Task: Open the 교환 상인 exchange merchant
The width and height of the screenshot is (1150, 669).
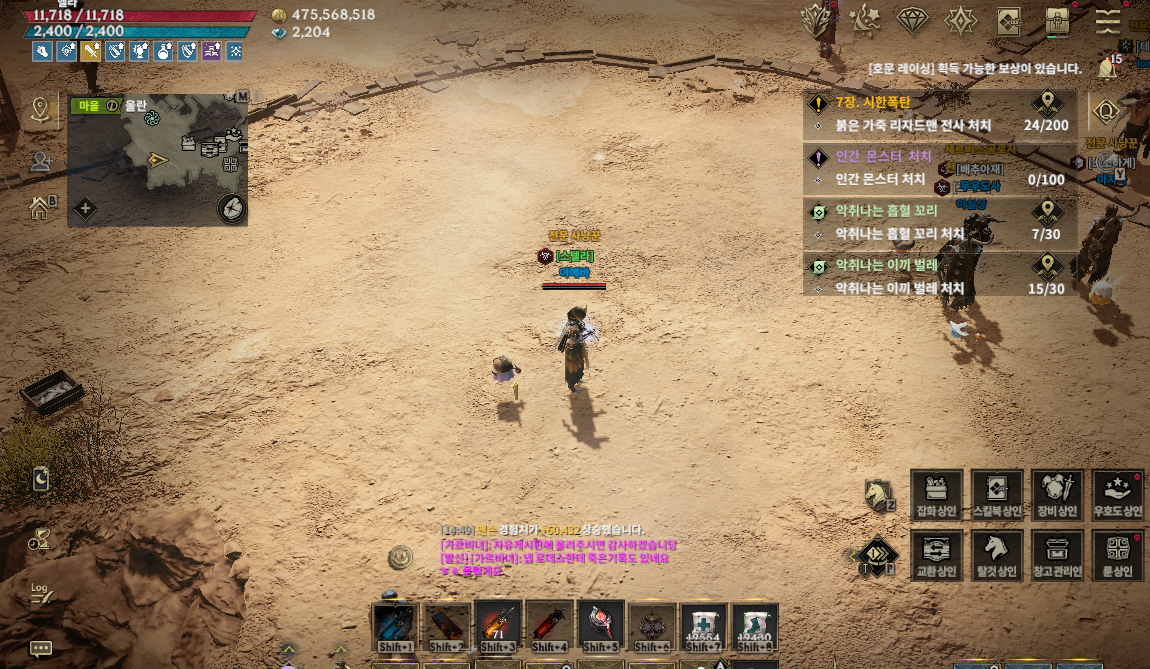Action: 937,555
